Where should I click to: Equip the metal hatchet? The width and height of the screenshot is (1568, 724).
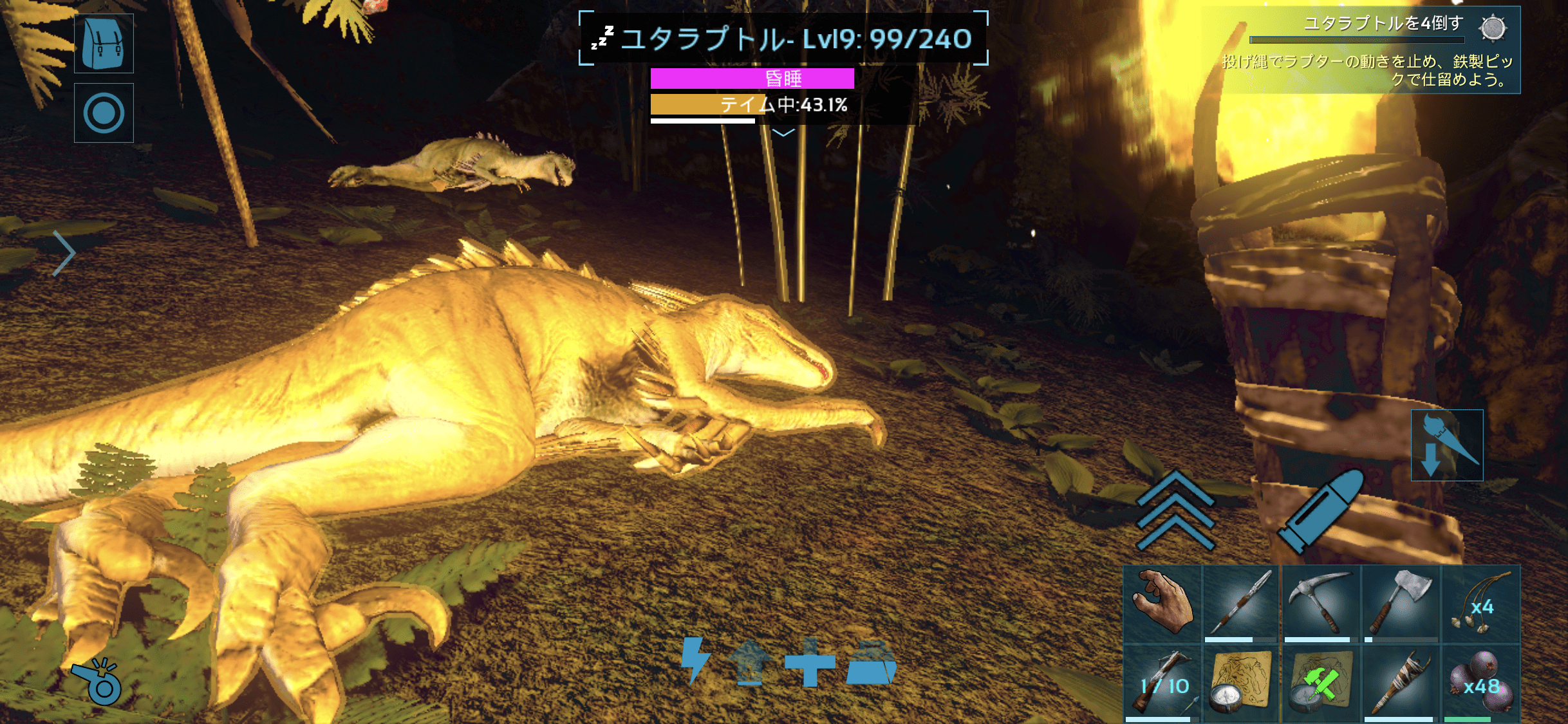1401,604
